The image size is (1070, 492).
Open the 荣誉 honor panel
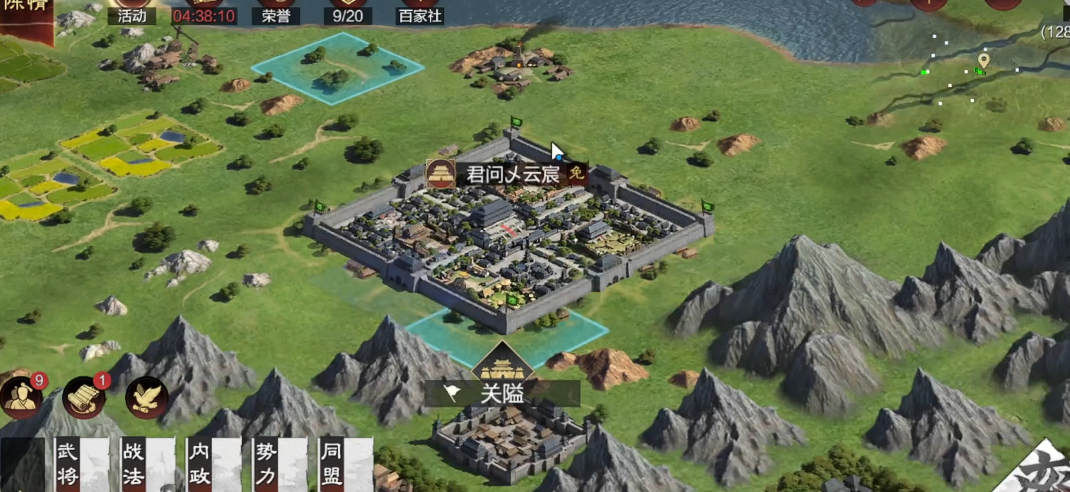(274, 14)
